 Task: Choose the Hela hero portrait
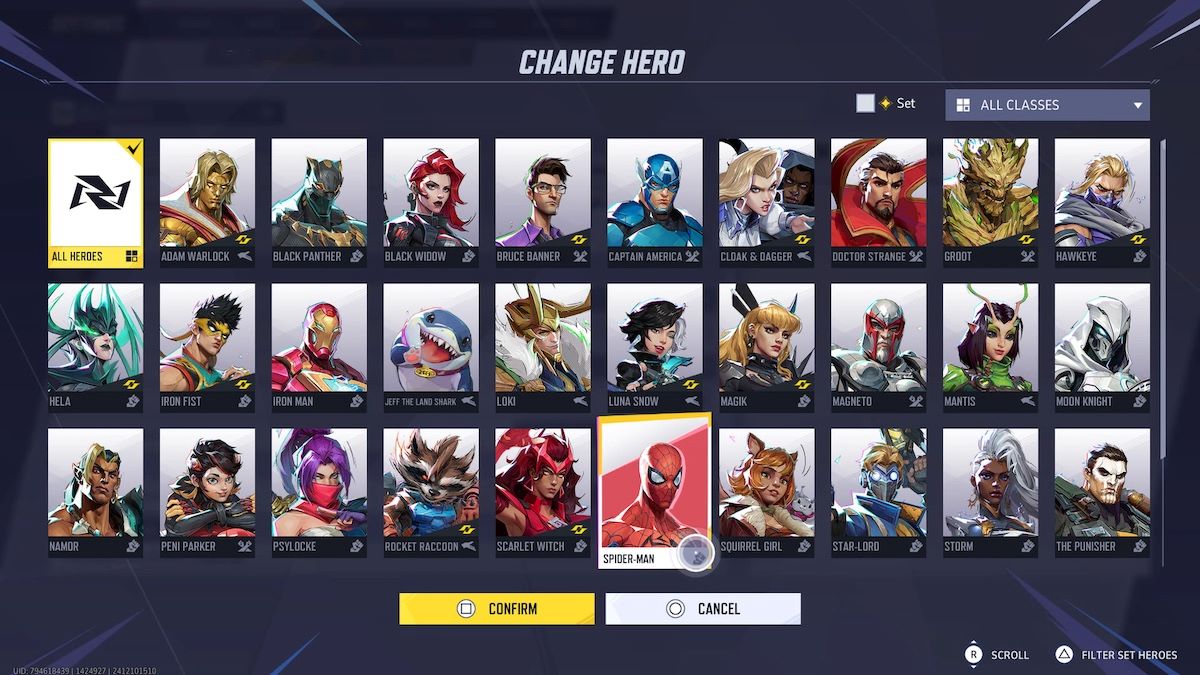click(96, 348)
